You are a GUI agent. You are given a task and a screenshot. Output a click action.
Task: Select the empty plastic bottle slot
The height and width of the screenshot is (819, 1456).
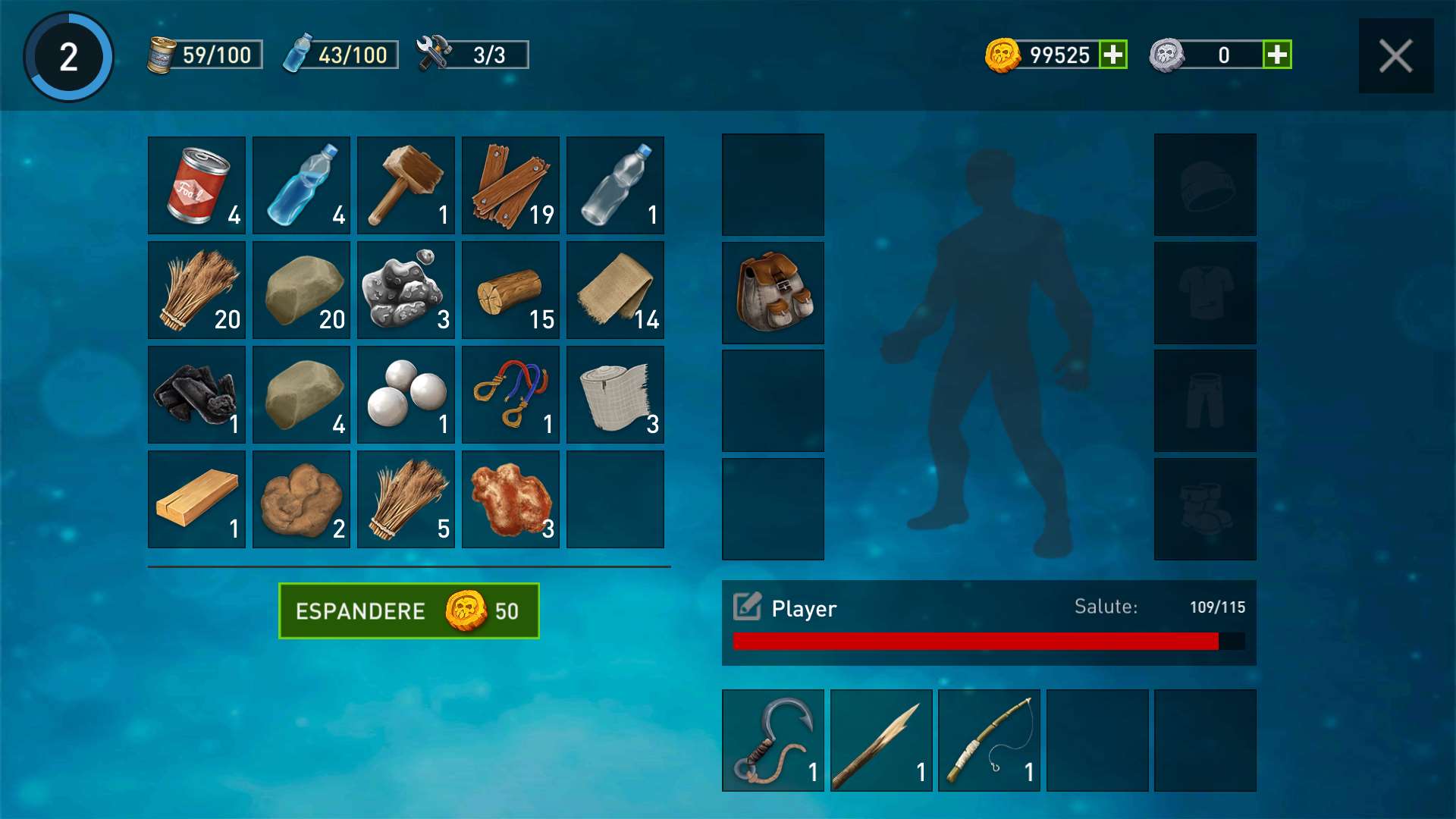[x=615, y=185]
